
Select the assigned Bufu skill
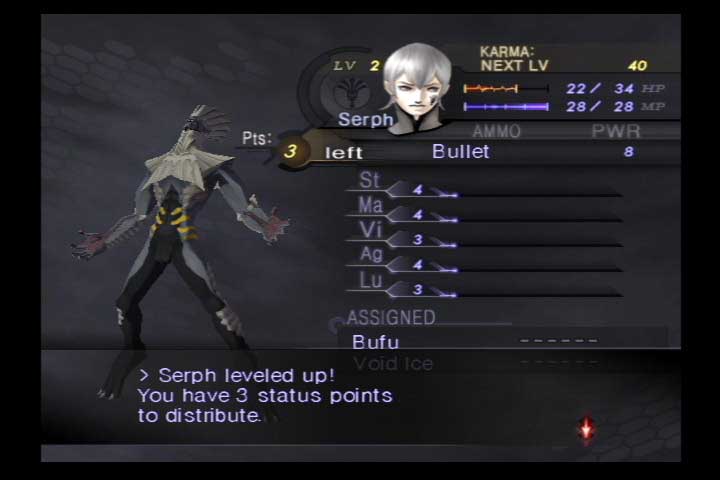(x=376, y=342)
